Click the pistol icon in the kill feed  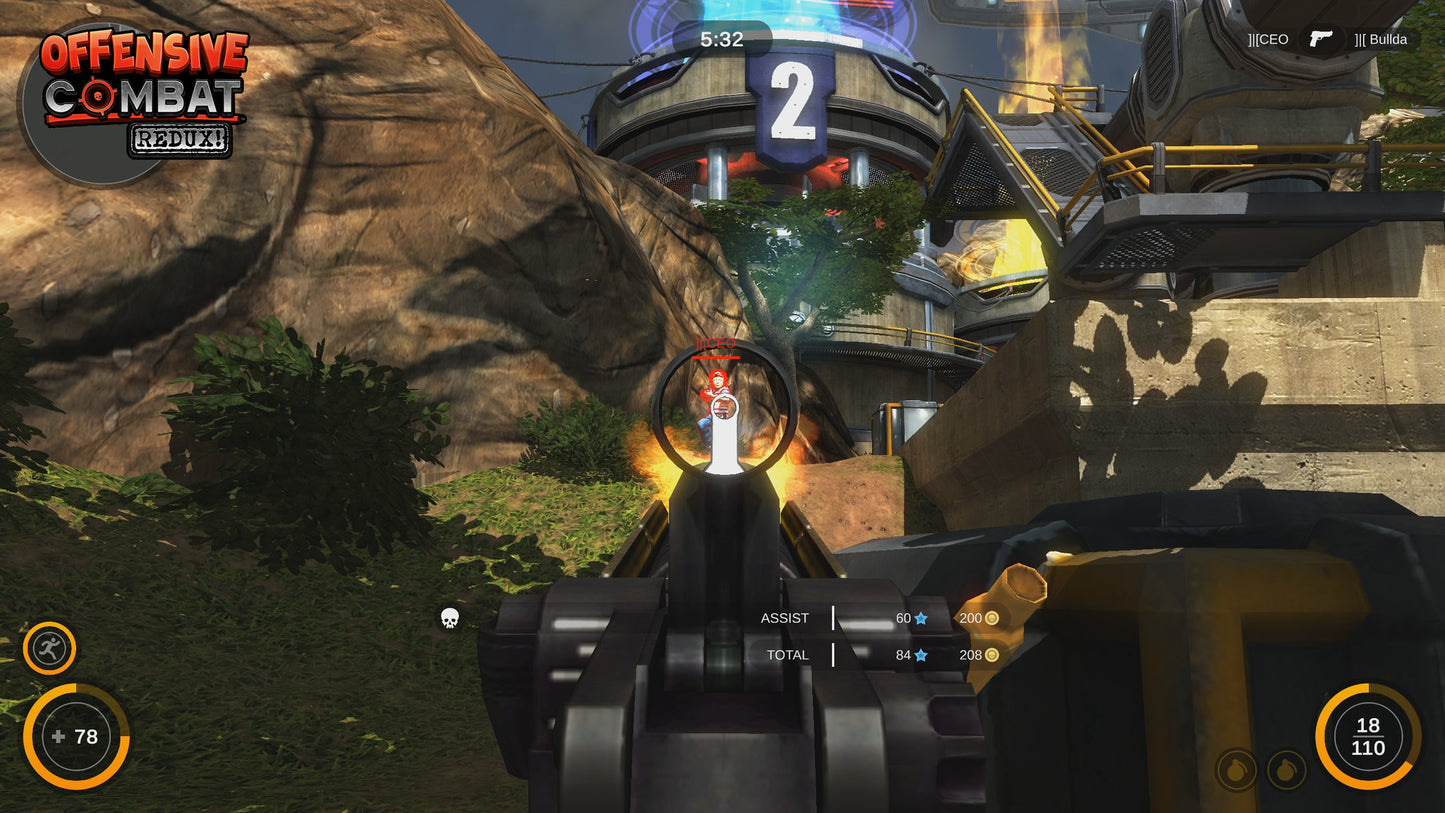click(x=1320, y=39)
